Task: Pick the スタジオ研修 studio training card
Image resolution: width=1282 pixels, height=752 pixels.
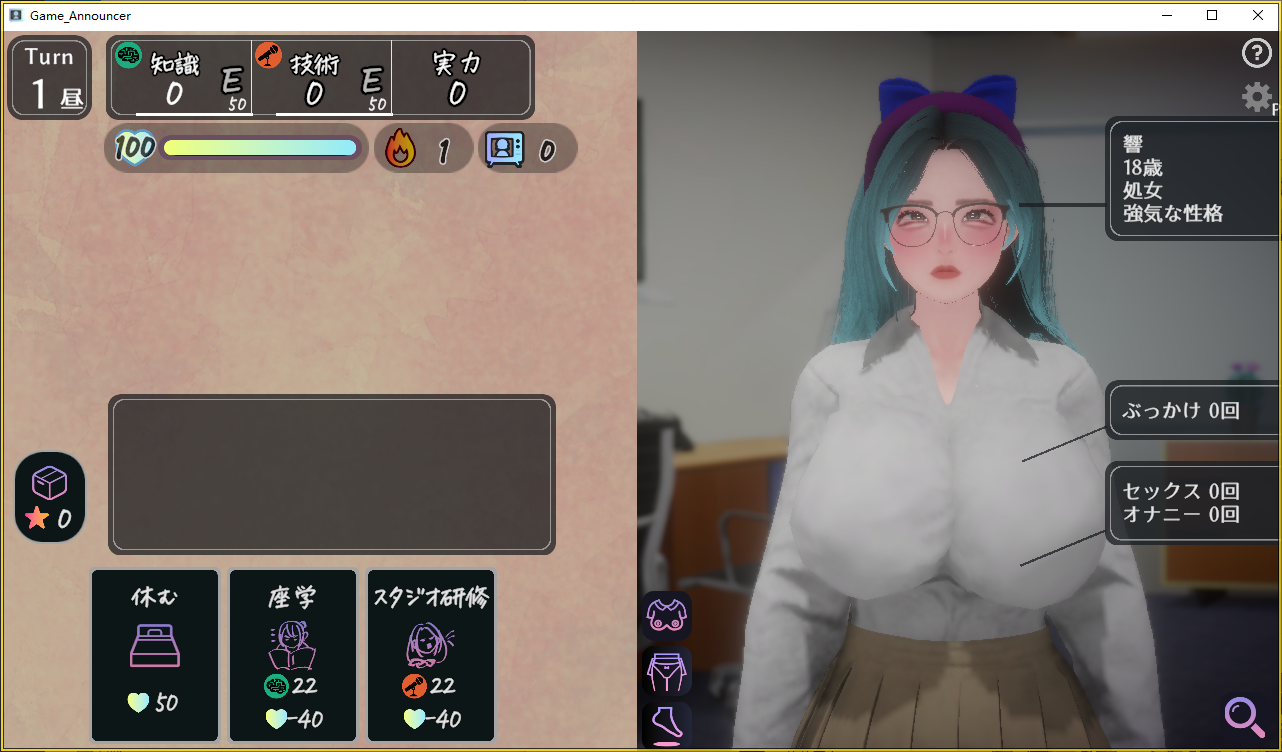Action: (431, 655)
